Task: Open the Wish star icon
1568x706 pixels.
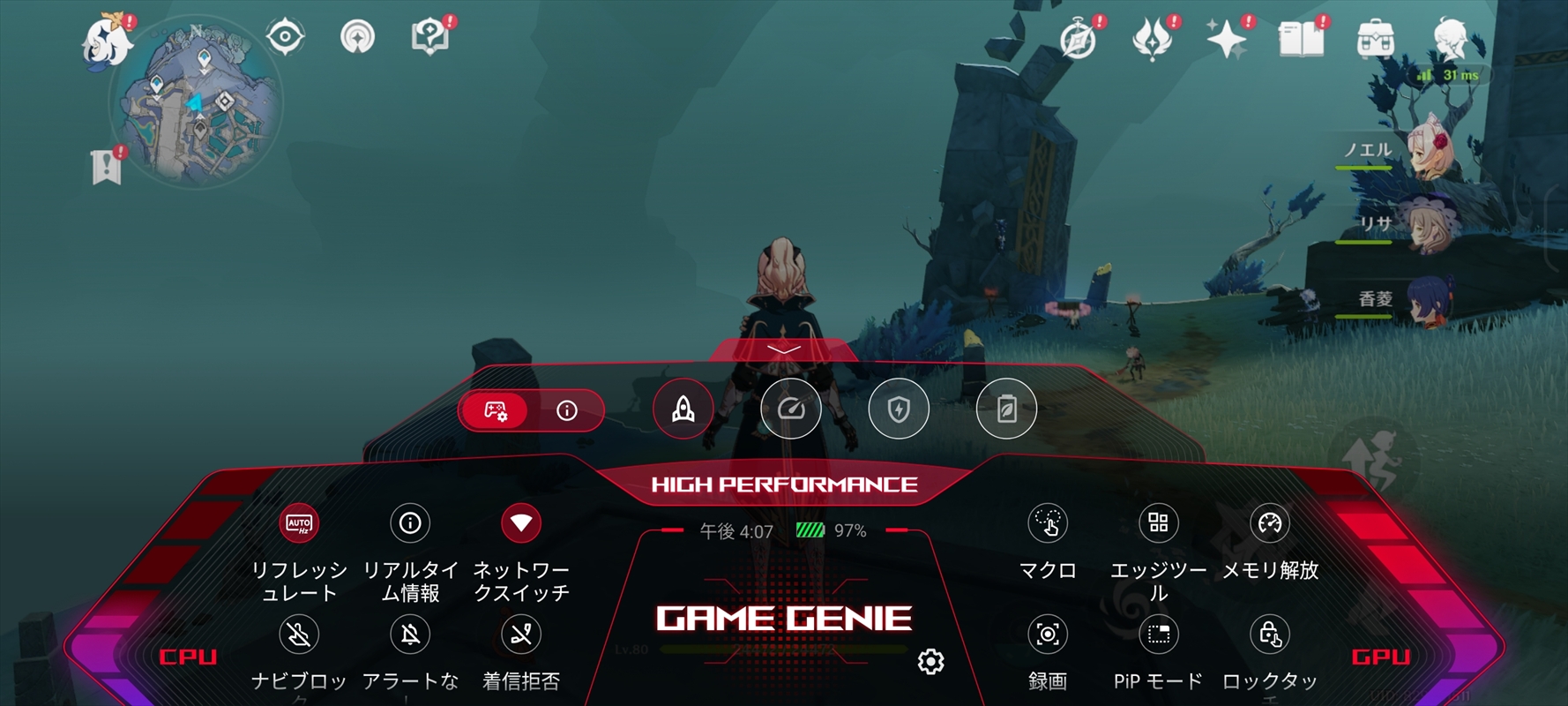Action: [1227, 40]
